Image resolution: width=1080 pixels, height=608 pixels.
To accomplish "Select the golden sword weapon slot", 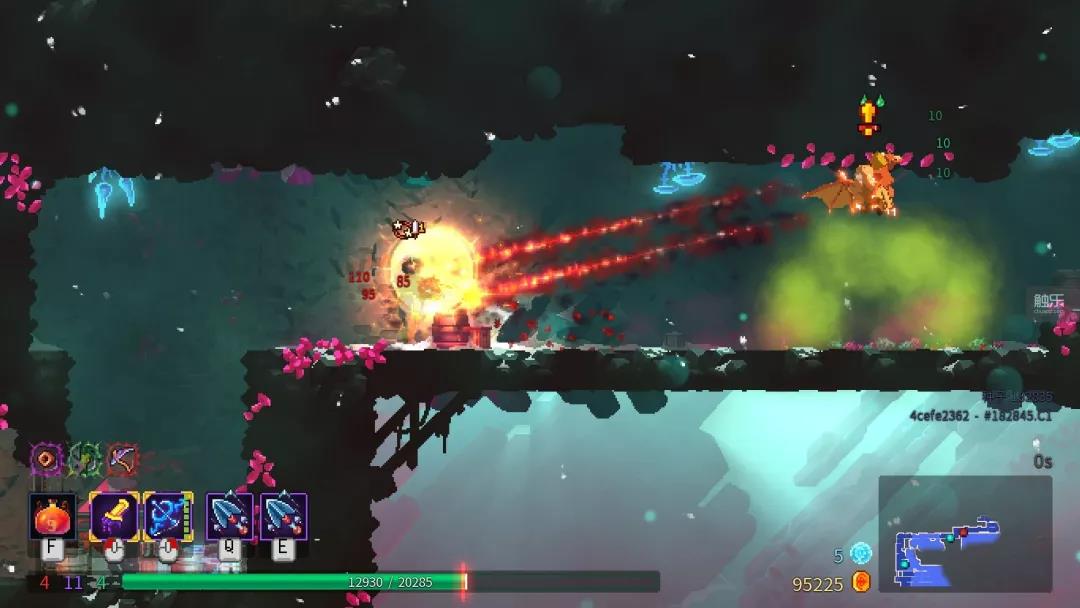I will (114, 517).
